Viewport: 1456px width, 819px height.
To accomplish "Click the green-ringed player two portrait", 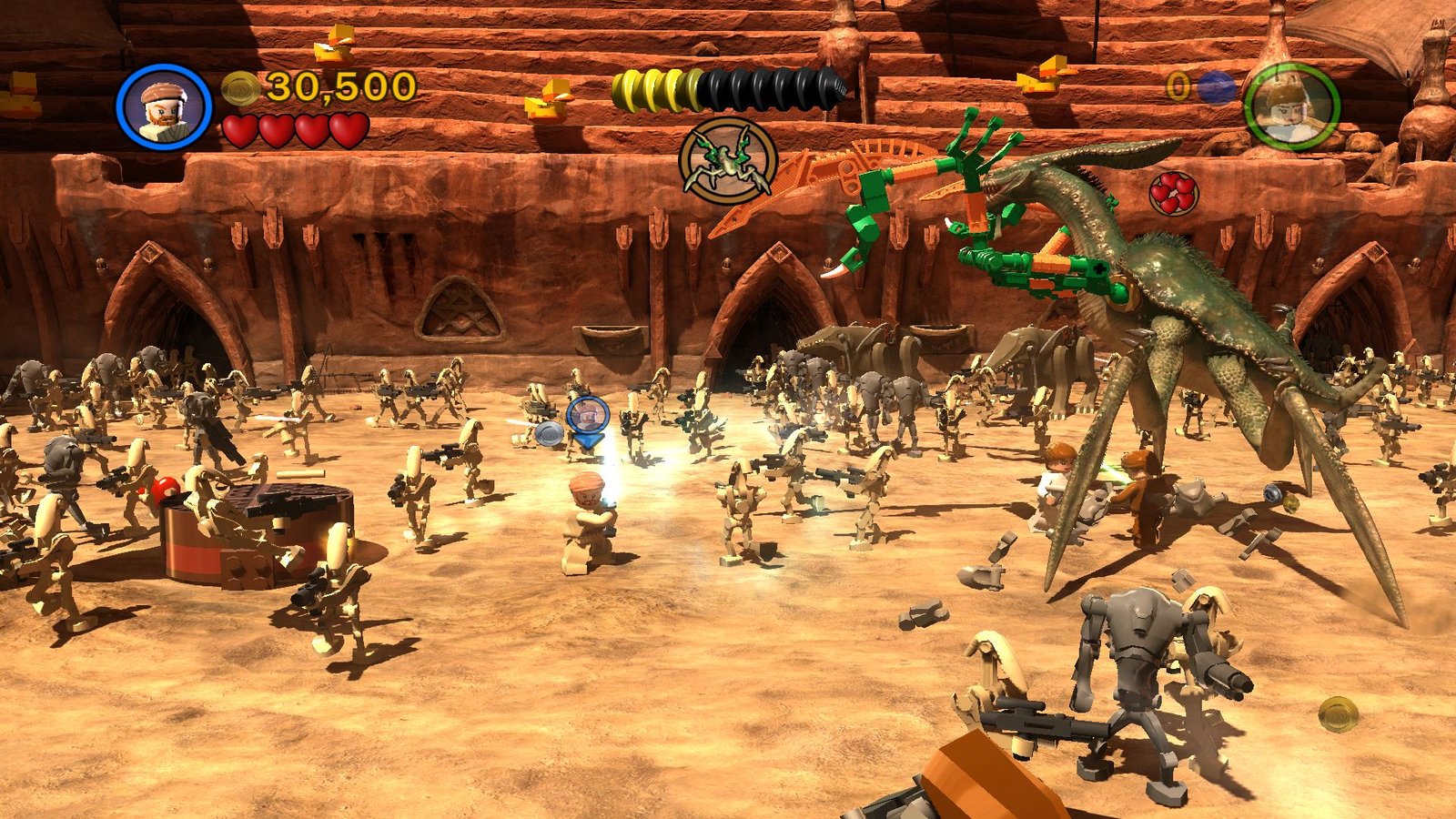I will tap(1291, 106).
